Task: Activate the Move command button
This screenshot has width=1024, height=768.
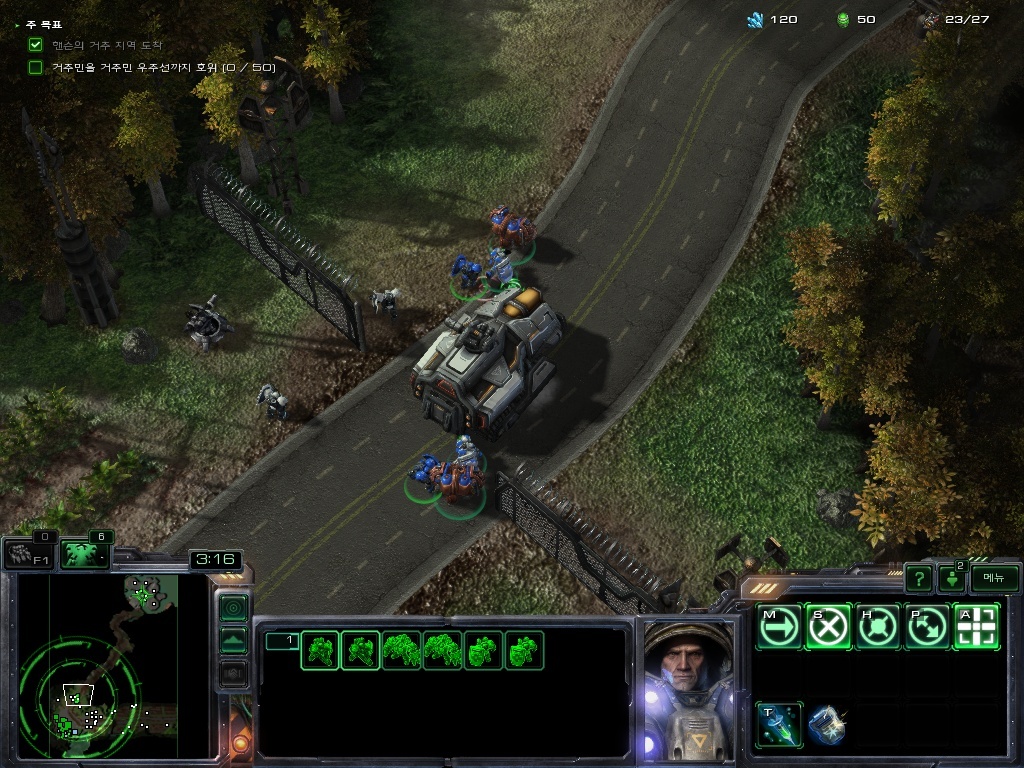Action: click(x=779, y=627)
